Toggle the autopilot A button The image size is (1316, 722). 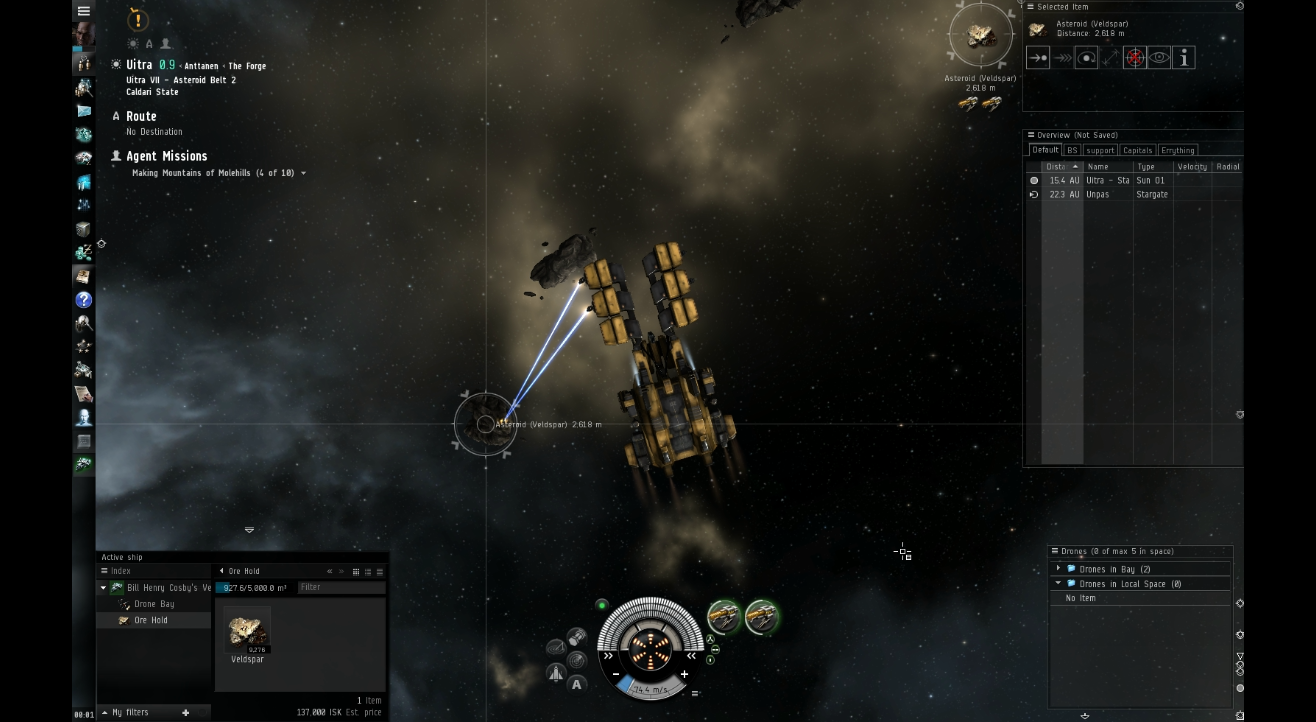pyautogui.click(x=575, y=682)
